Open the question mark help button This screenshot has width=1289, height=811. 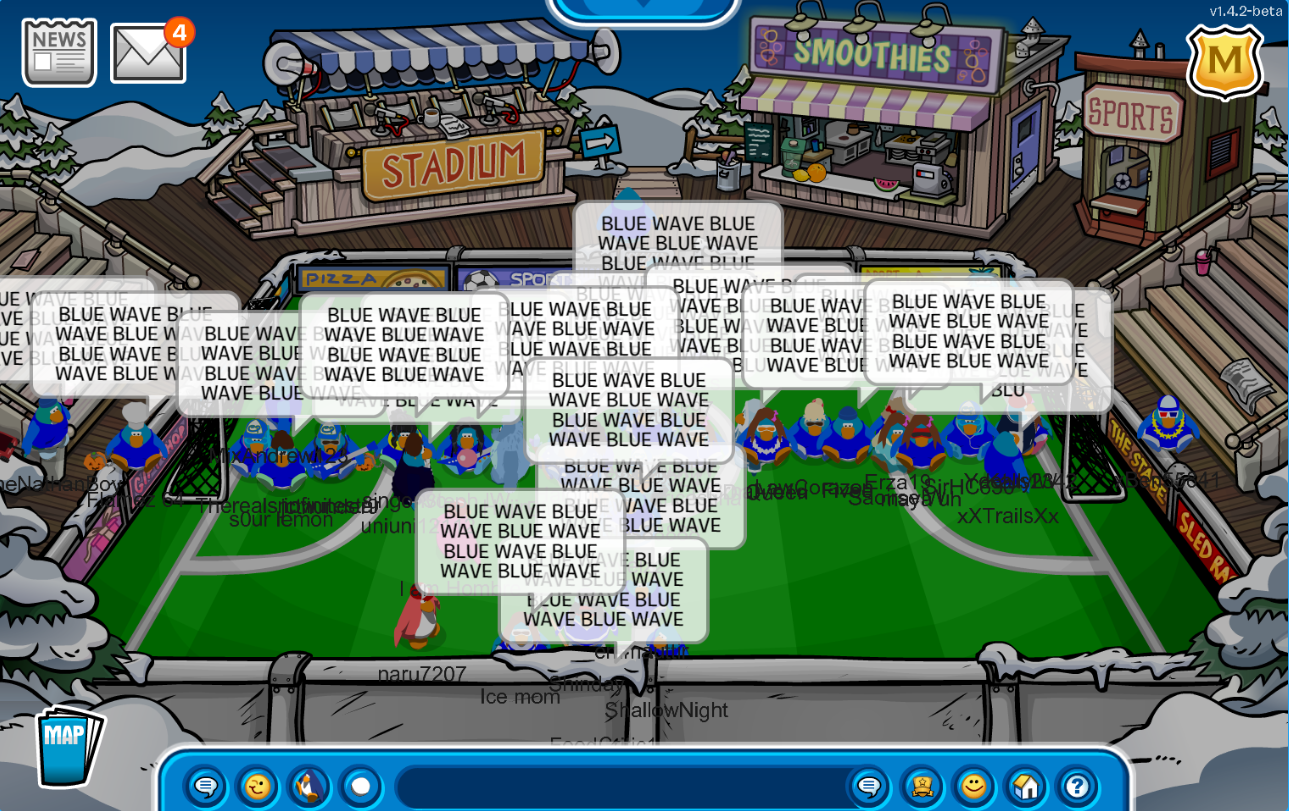(x=1077, y=787)
